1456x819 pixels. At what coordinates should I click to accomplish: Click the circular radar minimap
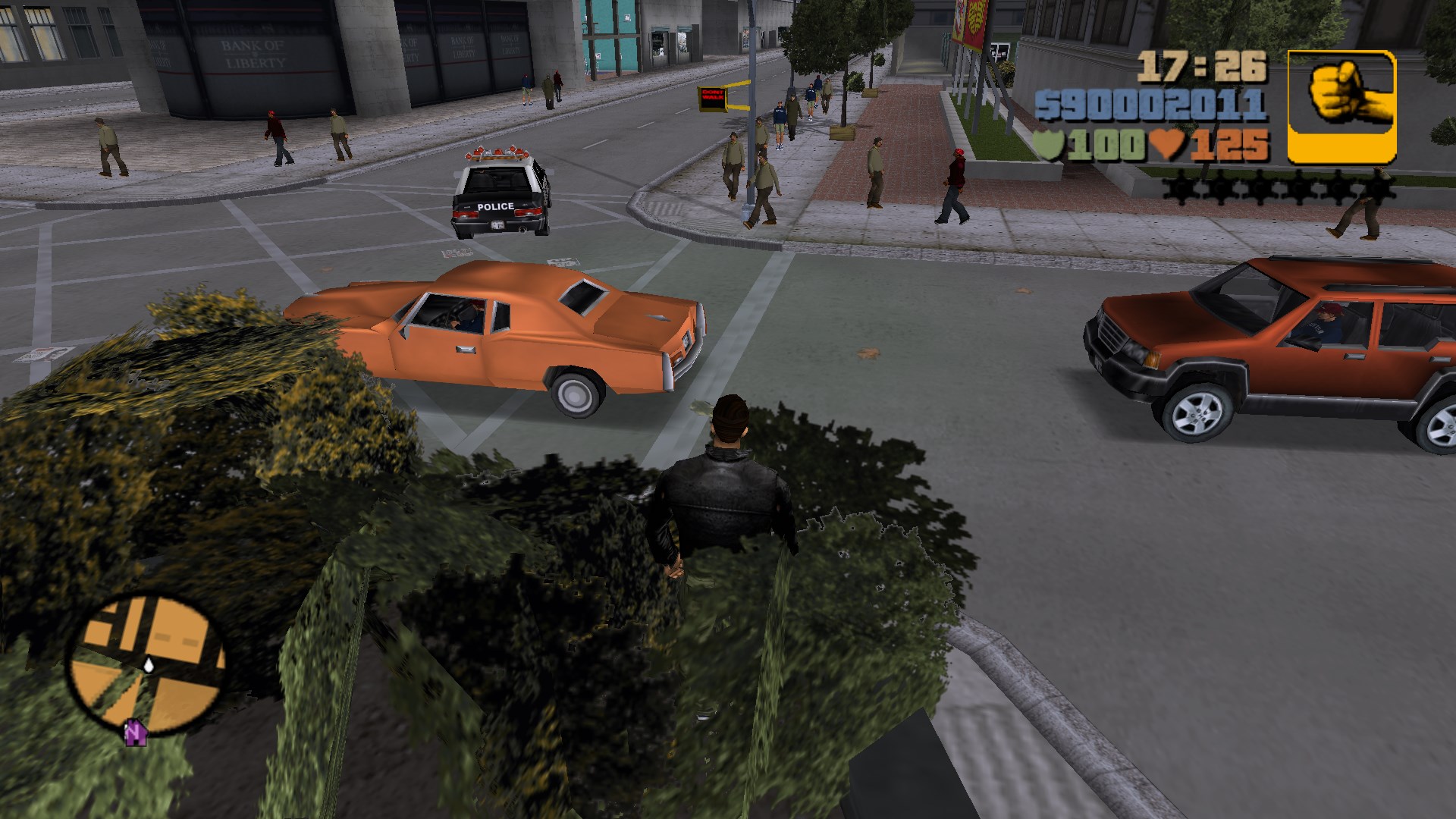pos(148,665)
